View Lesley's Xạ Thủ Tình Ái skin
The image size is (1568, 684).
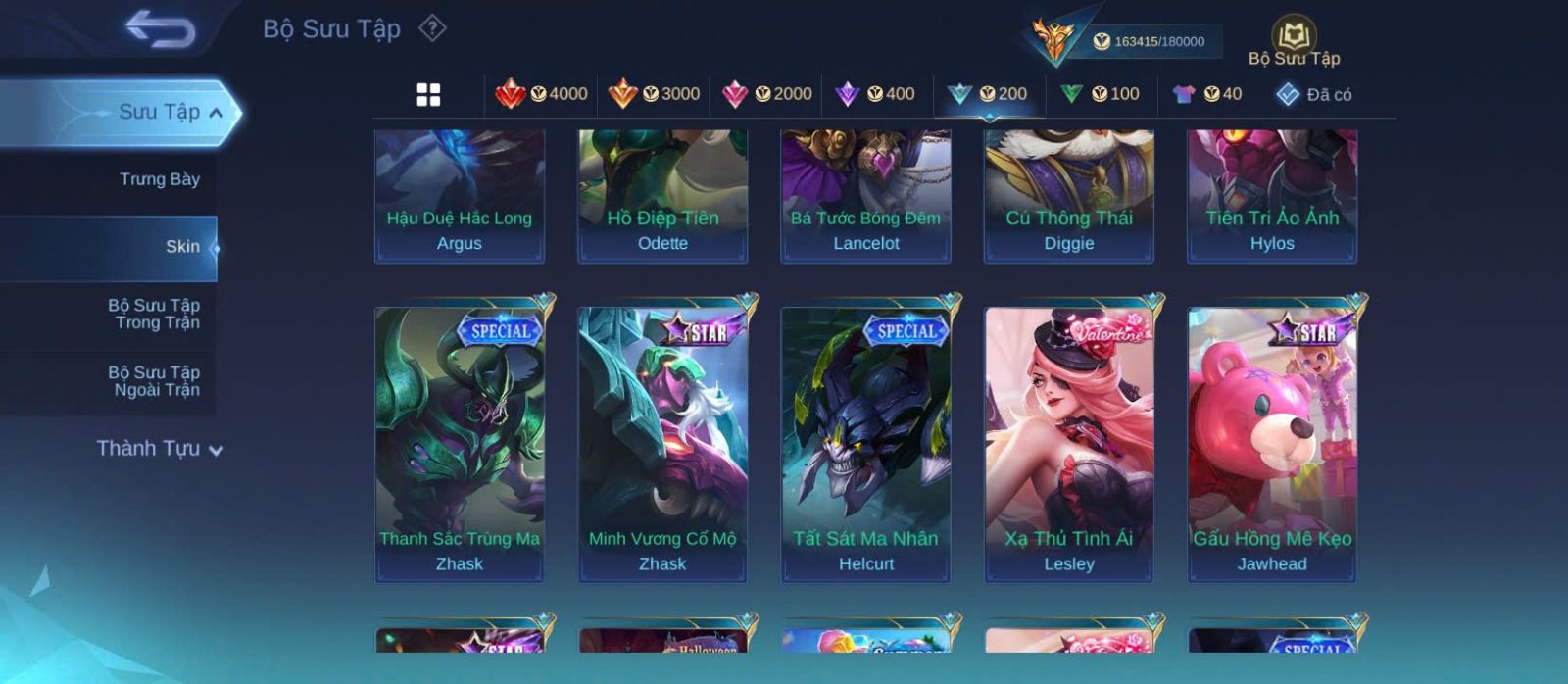click(x=1069, y=444)
